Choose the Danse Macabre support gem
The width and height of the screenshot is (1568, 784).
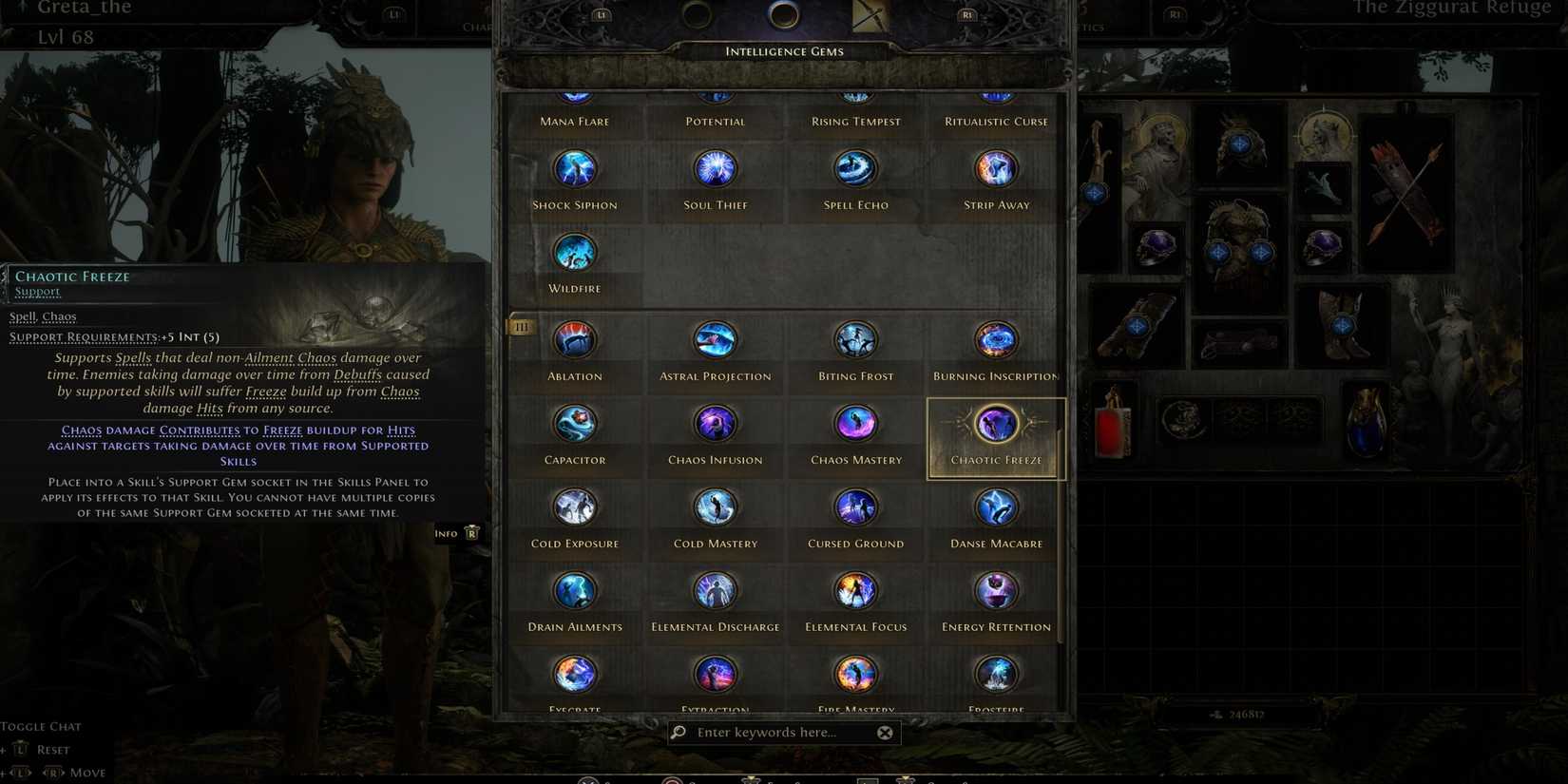[x=995, y=507]
